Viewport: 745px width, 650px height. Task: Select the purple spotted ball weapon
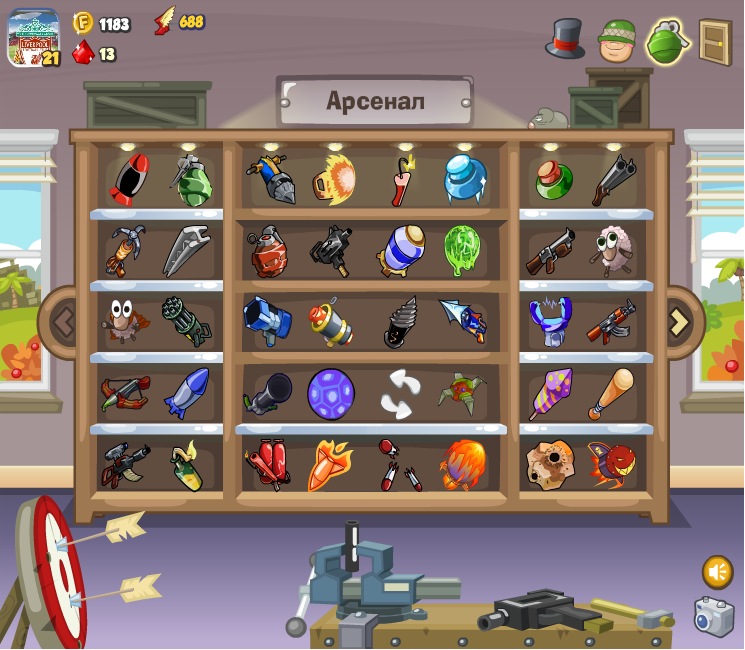pyautogui.click(x=331, y=393)
